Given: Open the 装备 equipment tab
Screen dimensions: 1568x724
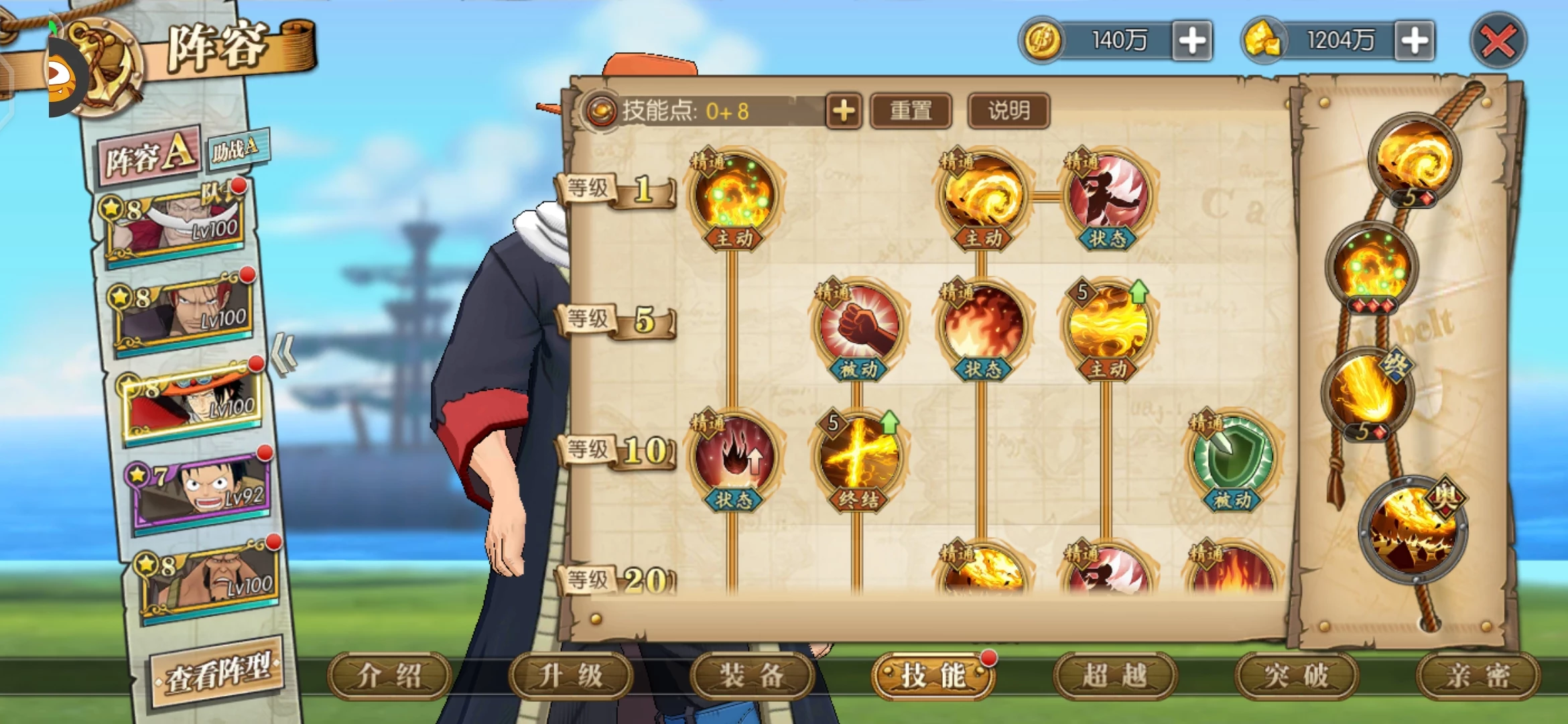Looking at the screenshot, I should (752, 676).
